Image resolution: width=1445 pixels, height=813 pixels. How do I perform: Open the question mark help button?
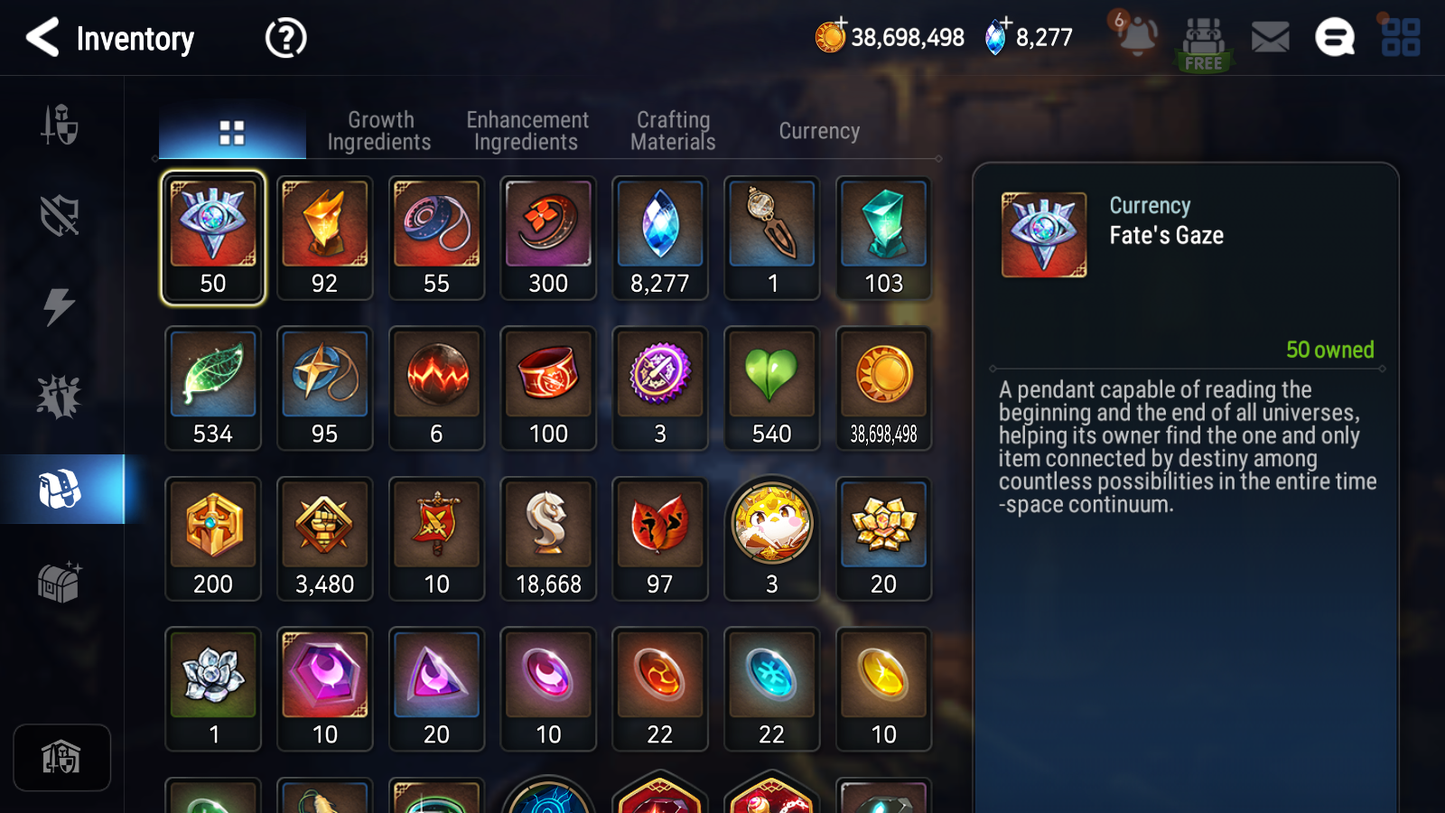pos(285,38)
